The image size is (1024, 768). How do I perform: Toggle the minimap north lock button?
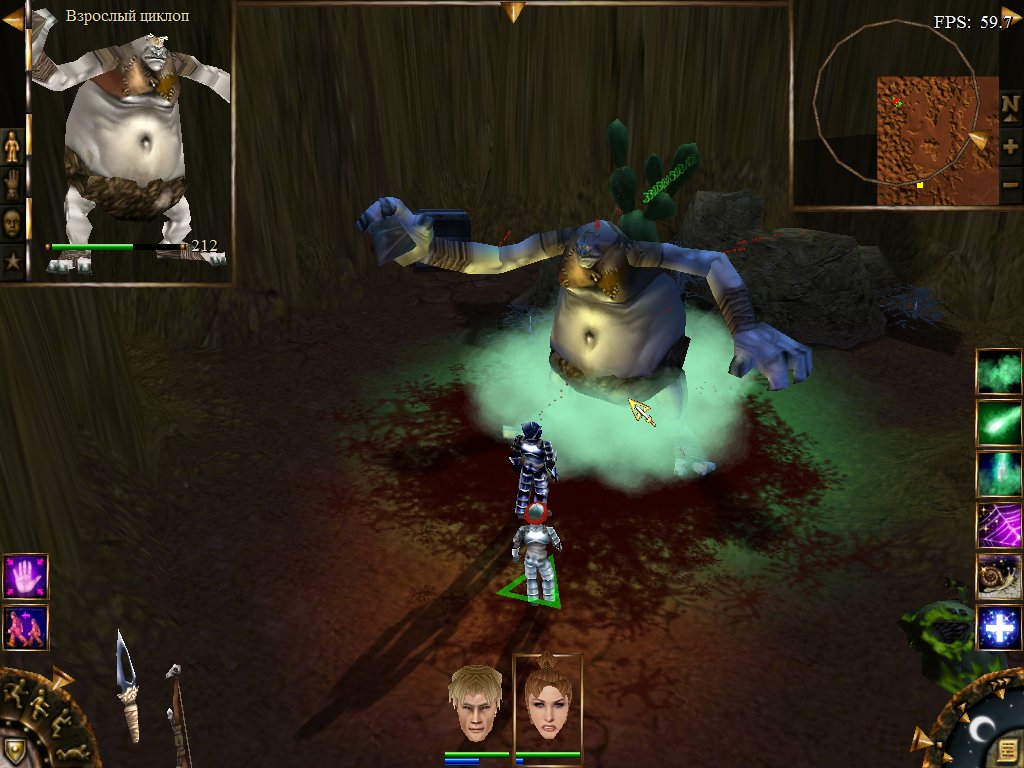(1010, 106)
